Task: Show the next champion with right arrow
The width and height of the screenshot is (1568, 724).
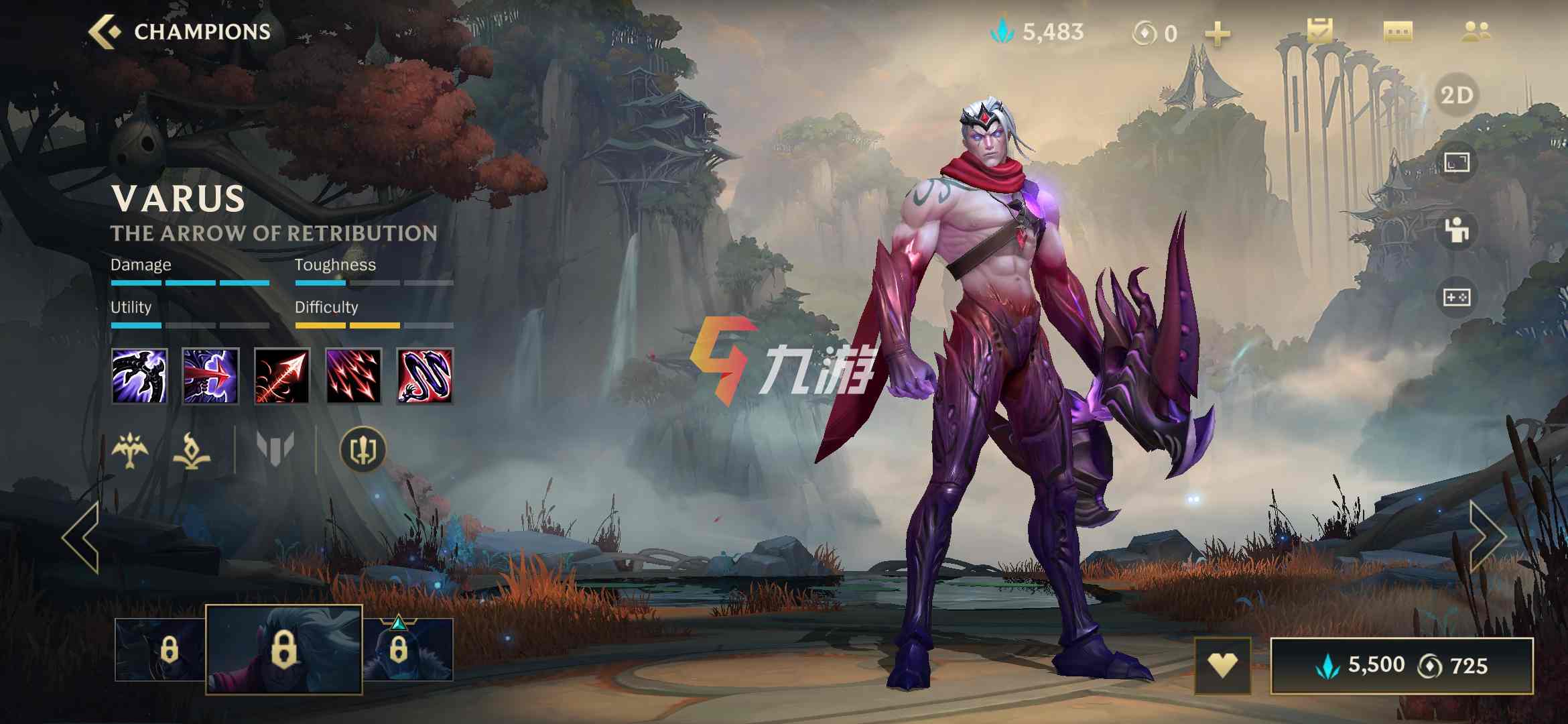Action: [x=1487, y=537]
